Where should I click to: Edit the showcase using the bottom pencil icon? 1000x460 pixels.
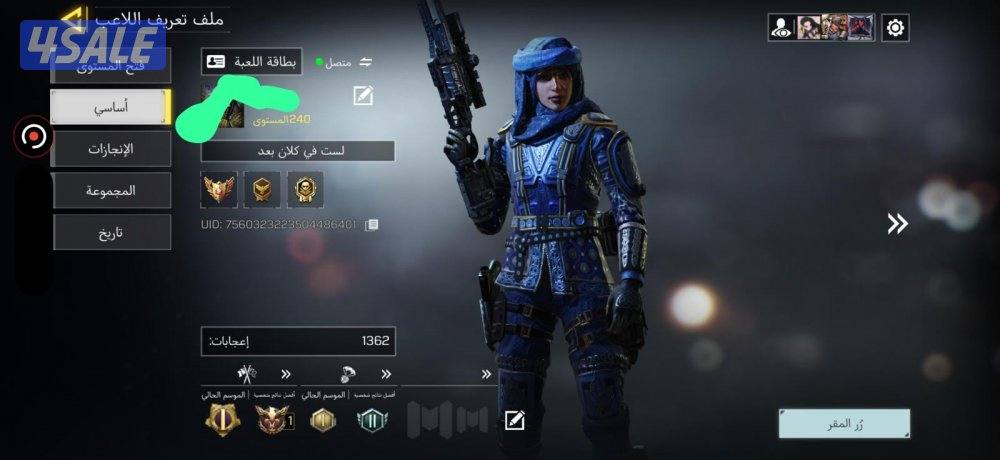coord(514,420)
